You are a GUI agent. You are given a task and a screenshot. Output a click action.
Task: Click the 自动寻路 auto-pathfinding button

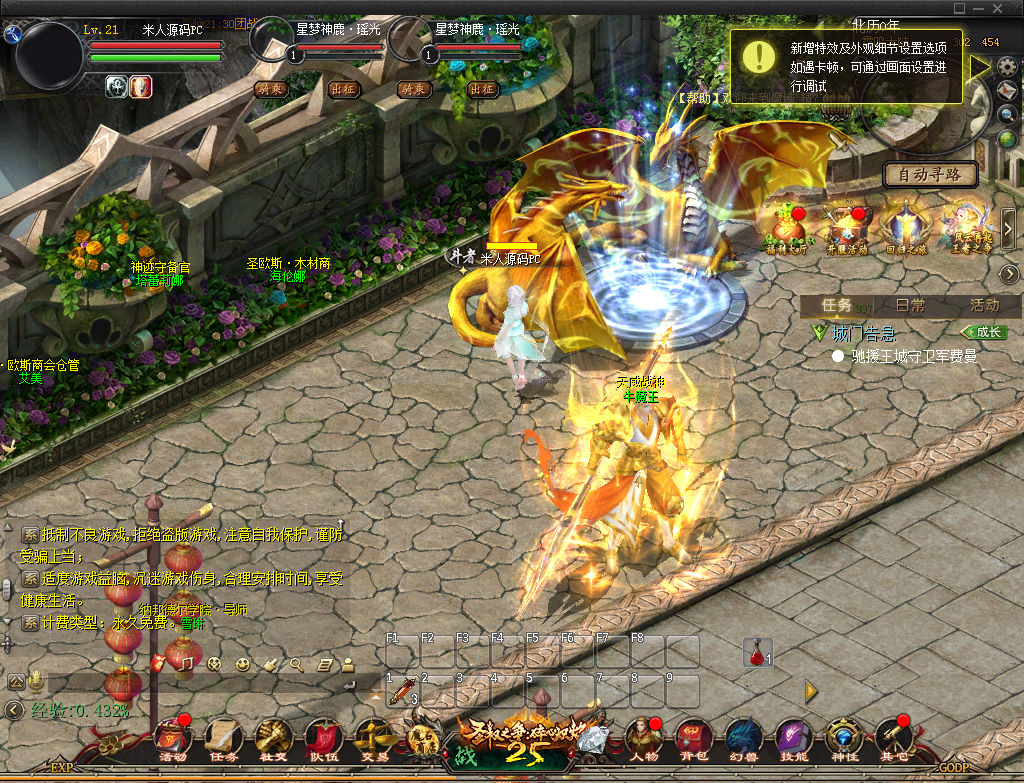tap(929, 175)
